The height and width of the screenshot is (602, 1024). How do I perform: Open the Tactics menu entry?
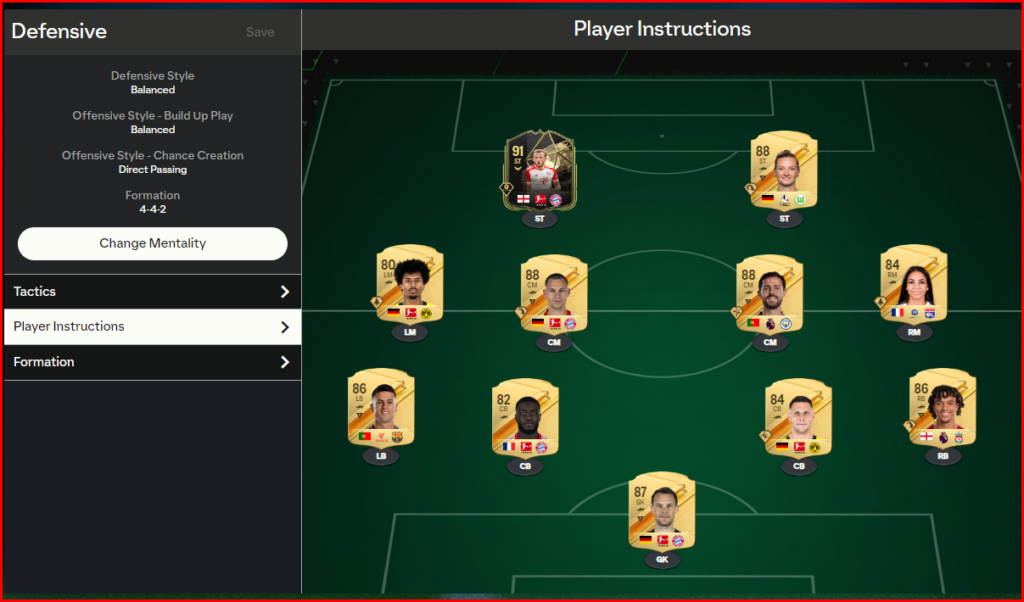(152, 292)
